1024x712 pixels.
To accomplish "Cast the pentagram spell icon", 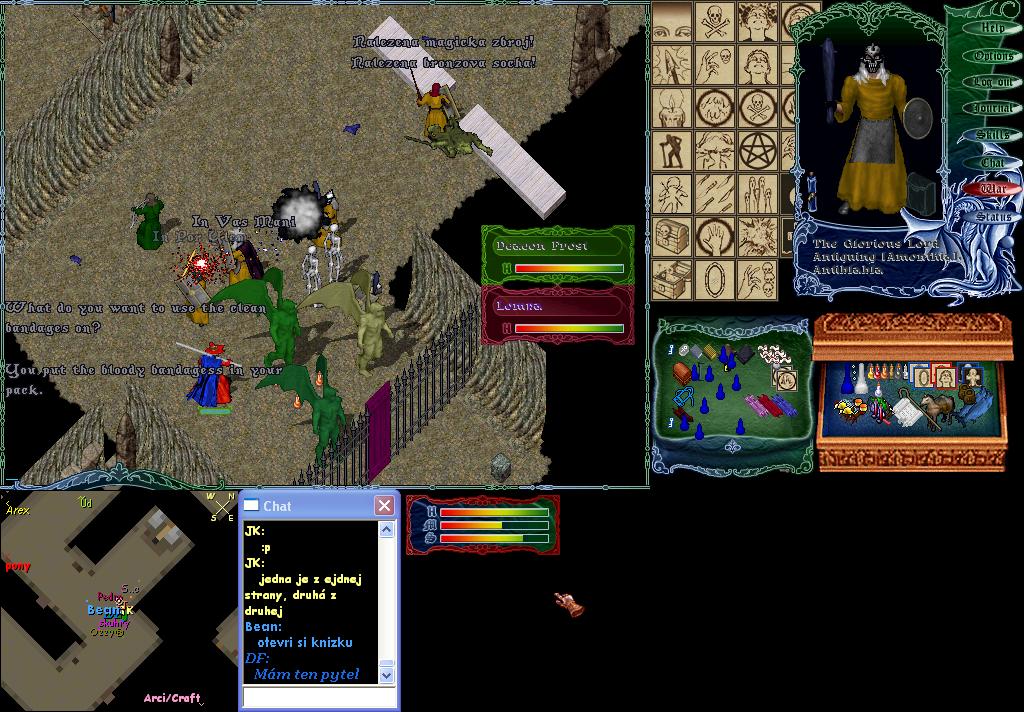I will point(758,152).
